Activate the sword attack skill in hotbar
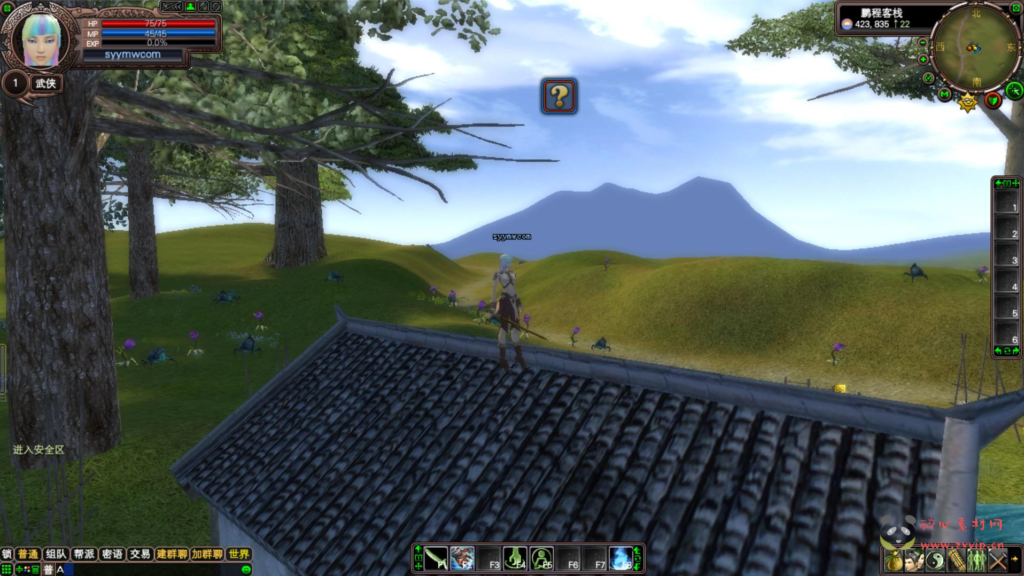The image size is (1024, 576). pyautogui.click(x=436, y=558)
